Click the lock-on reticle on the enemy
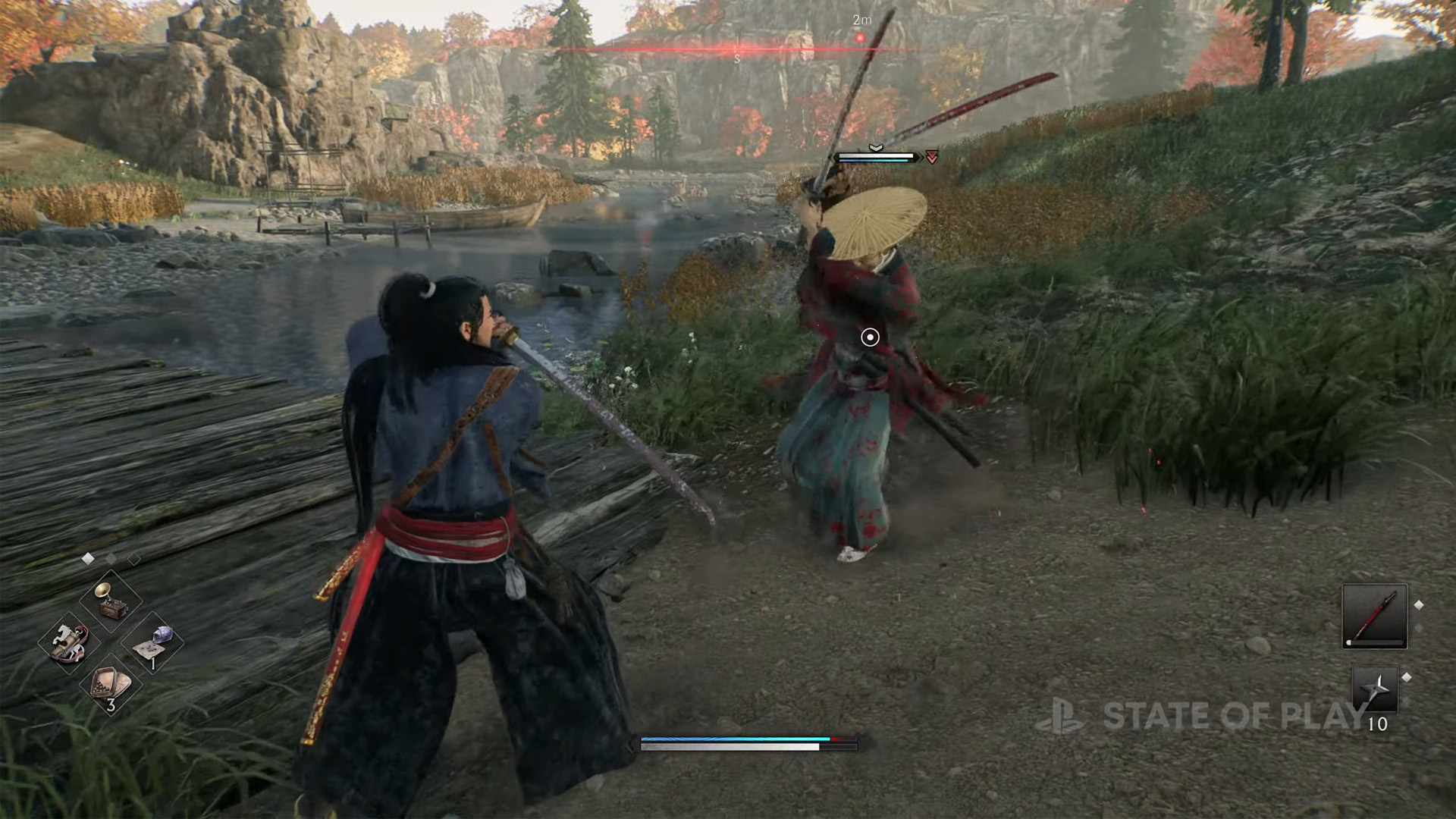The width and height of the screenshot is (1456, 819). pyautogui.click(x=870, y=337)
